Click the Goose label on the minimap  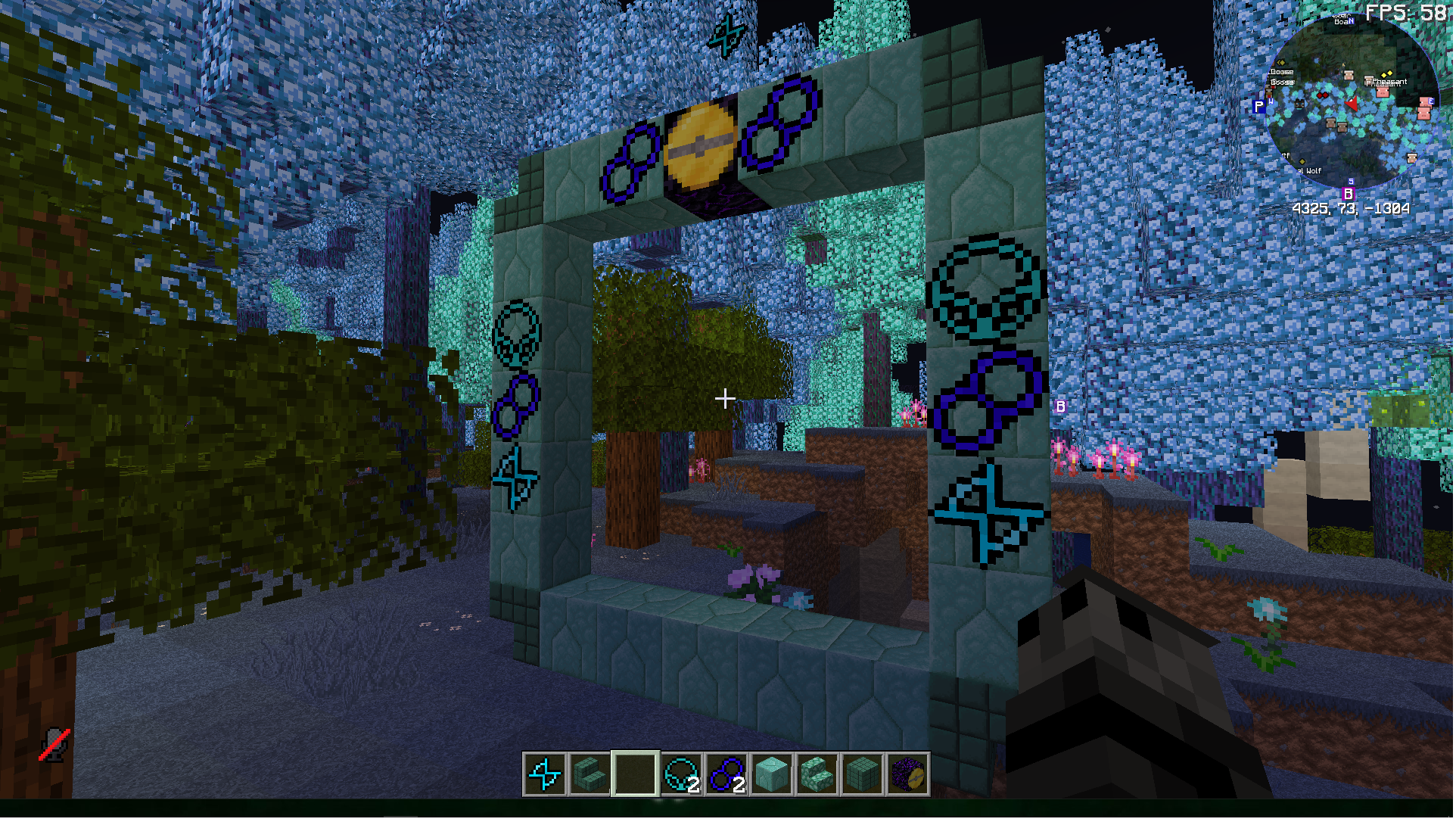coord(1281,72)
